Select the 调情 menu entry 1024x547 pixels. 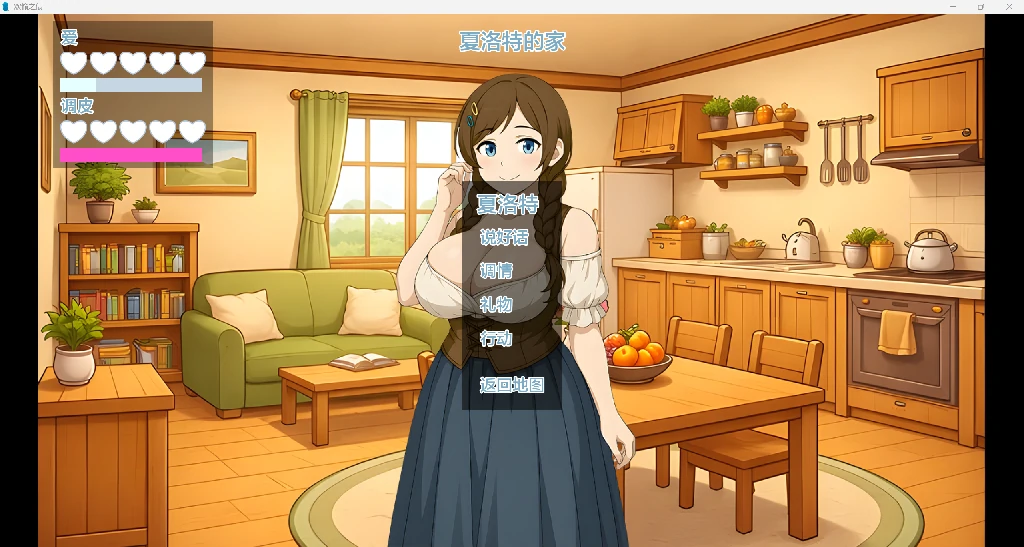point(496,271)
